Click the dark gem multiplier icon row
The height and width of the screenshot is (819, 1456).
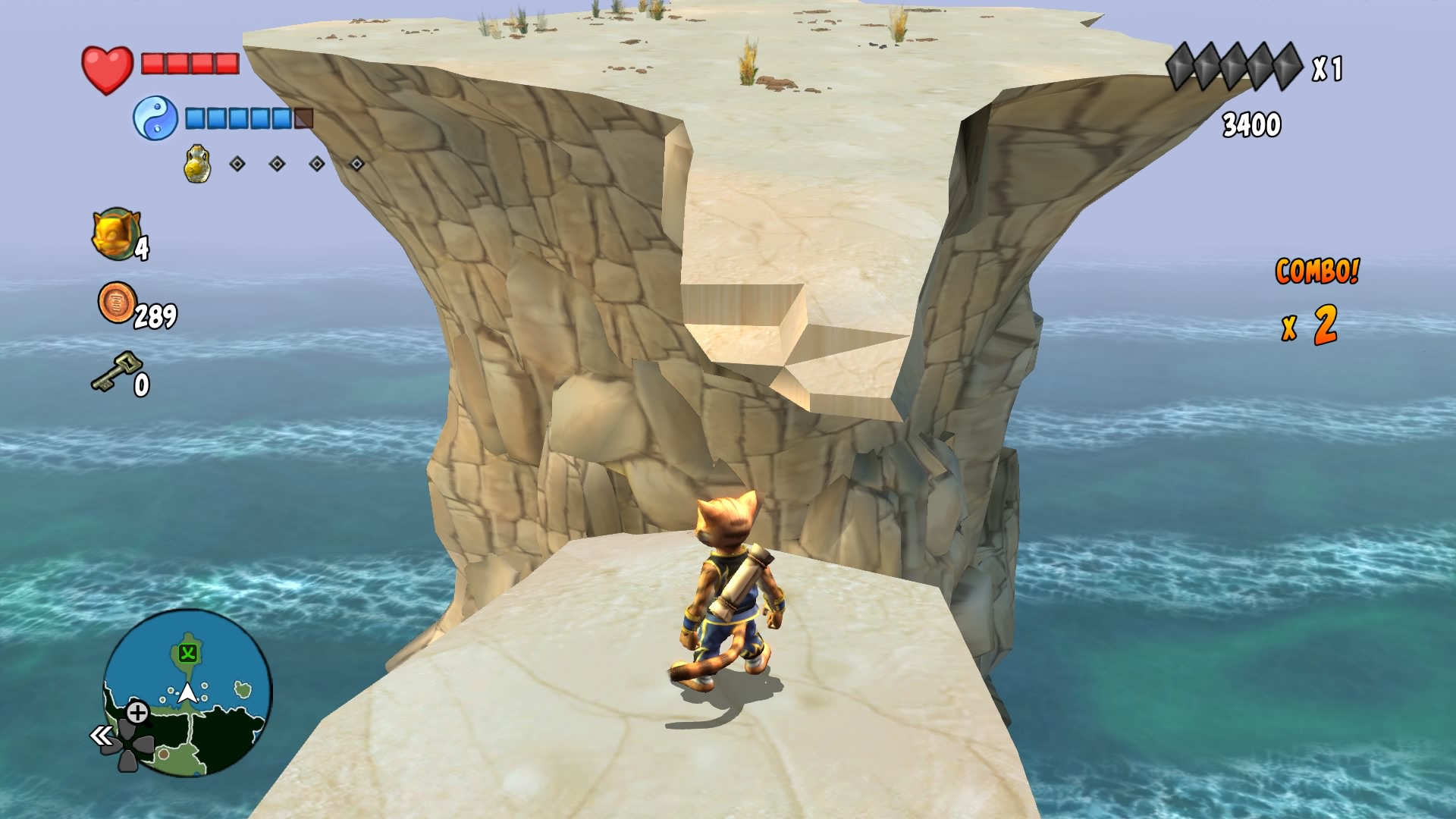(x=1234, y=67)
